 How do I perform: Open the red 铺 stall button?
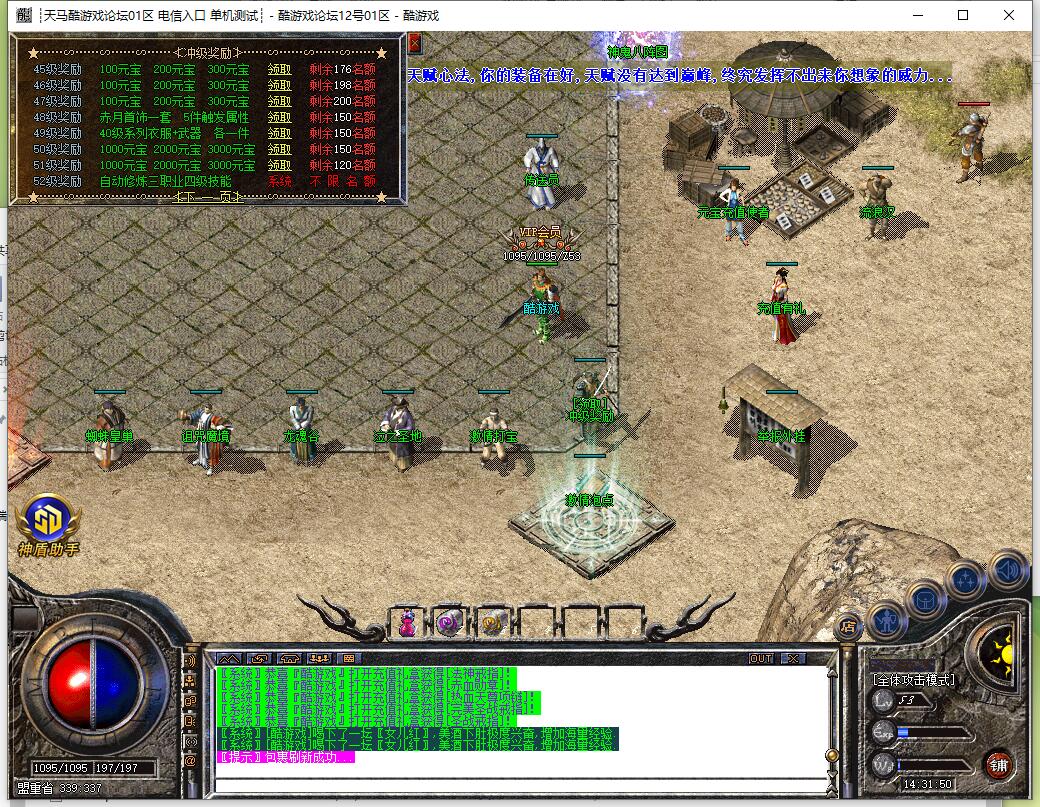point(997,765)
